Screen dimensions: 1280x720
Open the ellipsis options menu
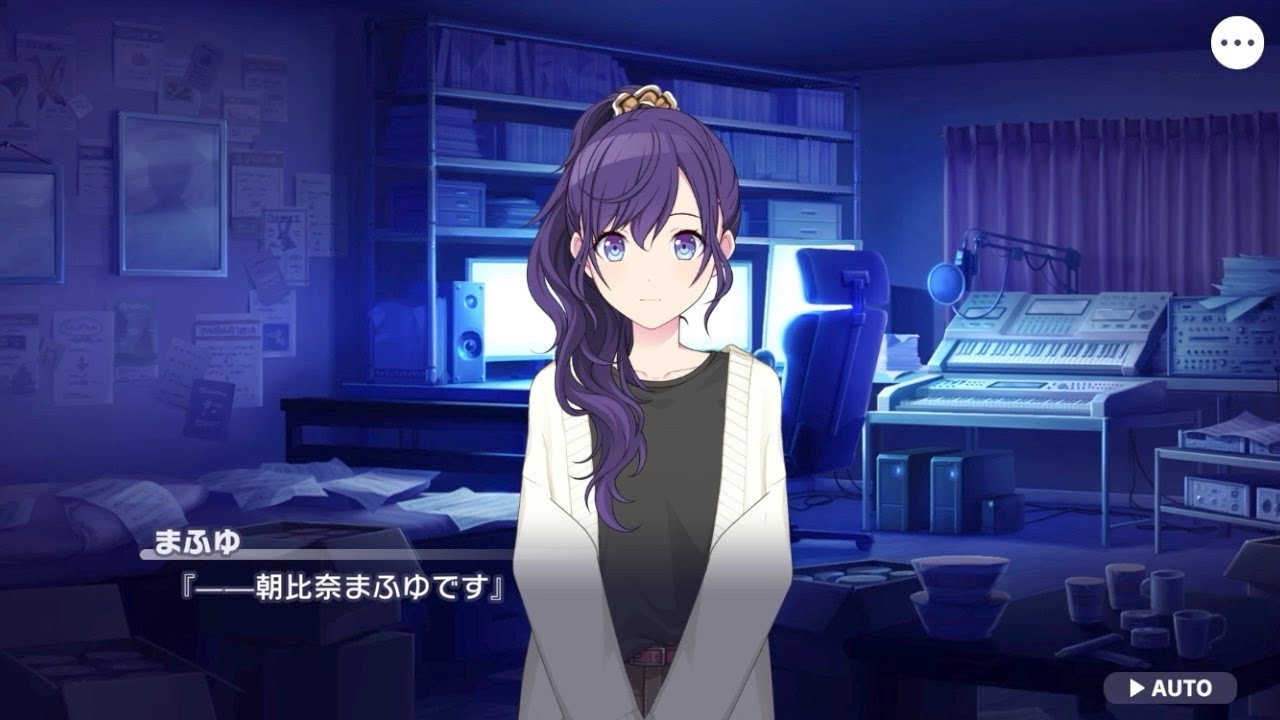coord(1238,42)
